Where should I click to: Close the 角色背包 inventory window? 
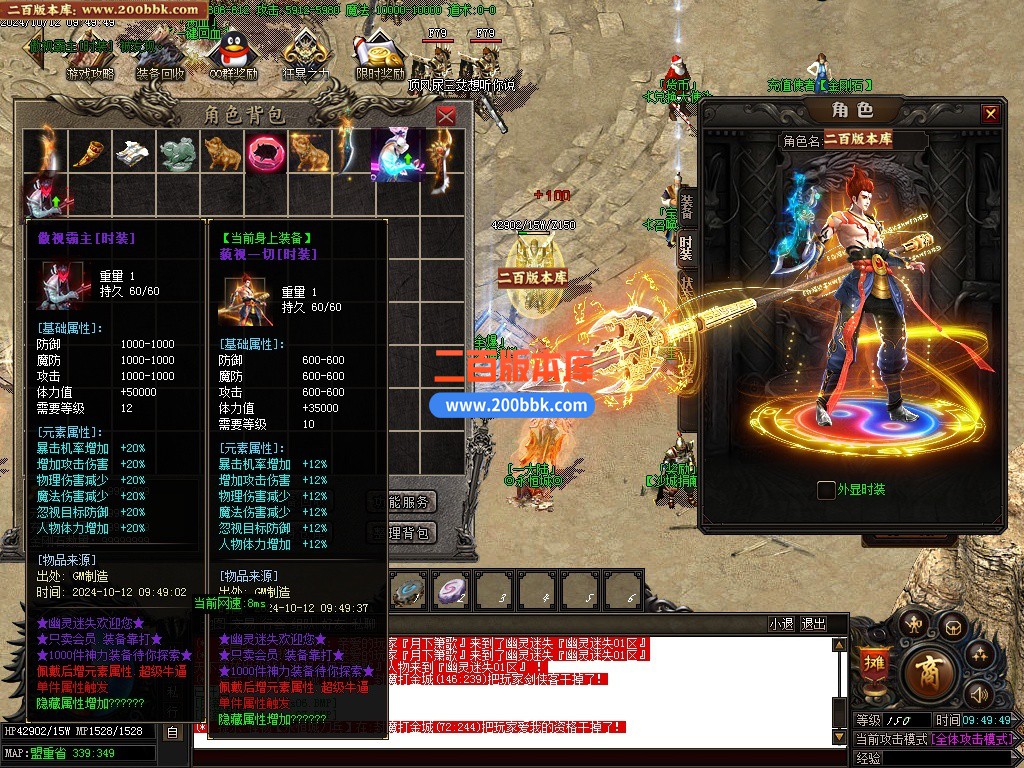tap(446, 116)
